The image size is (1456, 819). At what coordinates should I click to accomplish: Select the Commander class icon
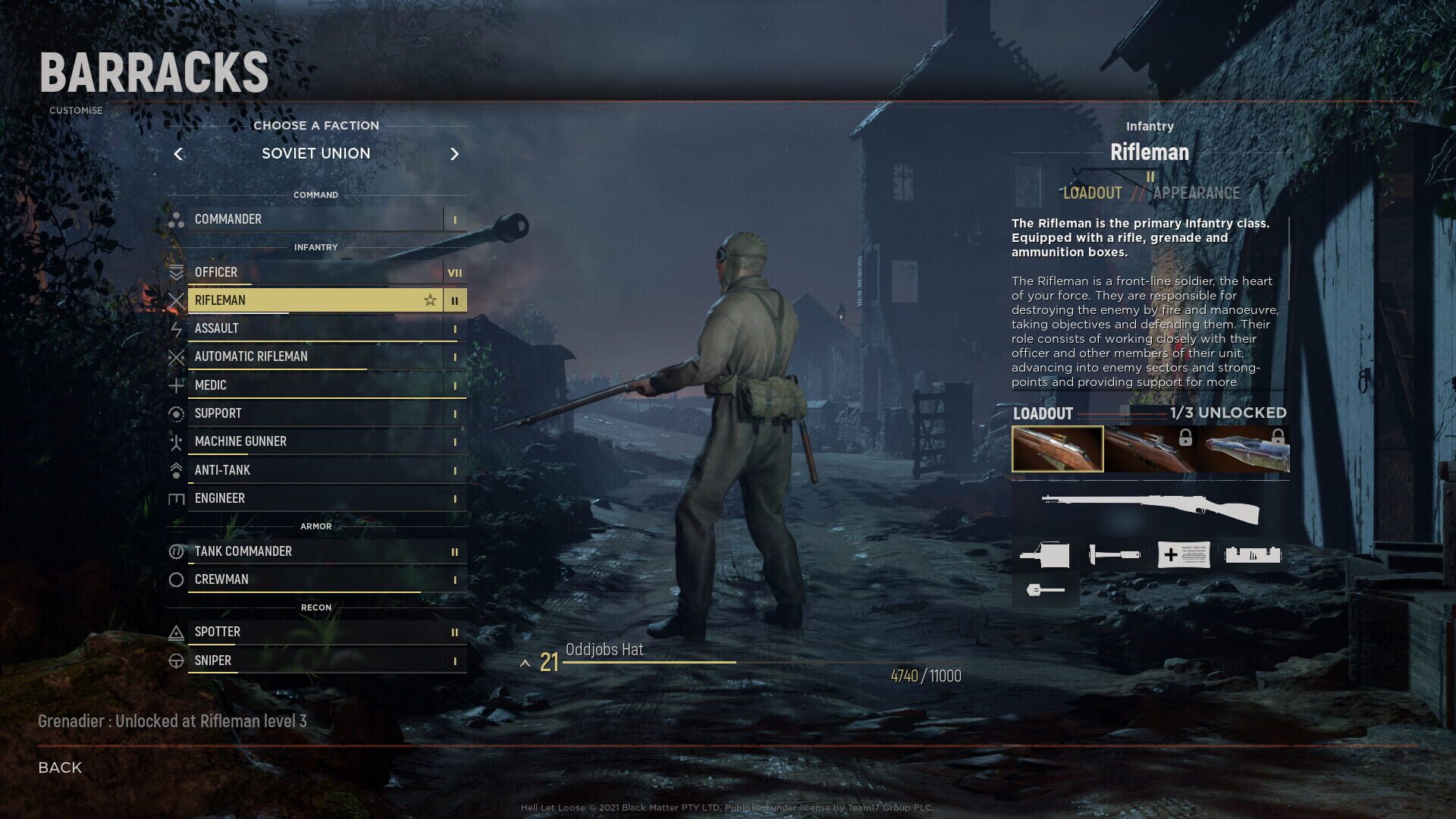(x=178, y=219)
